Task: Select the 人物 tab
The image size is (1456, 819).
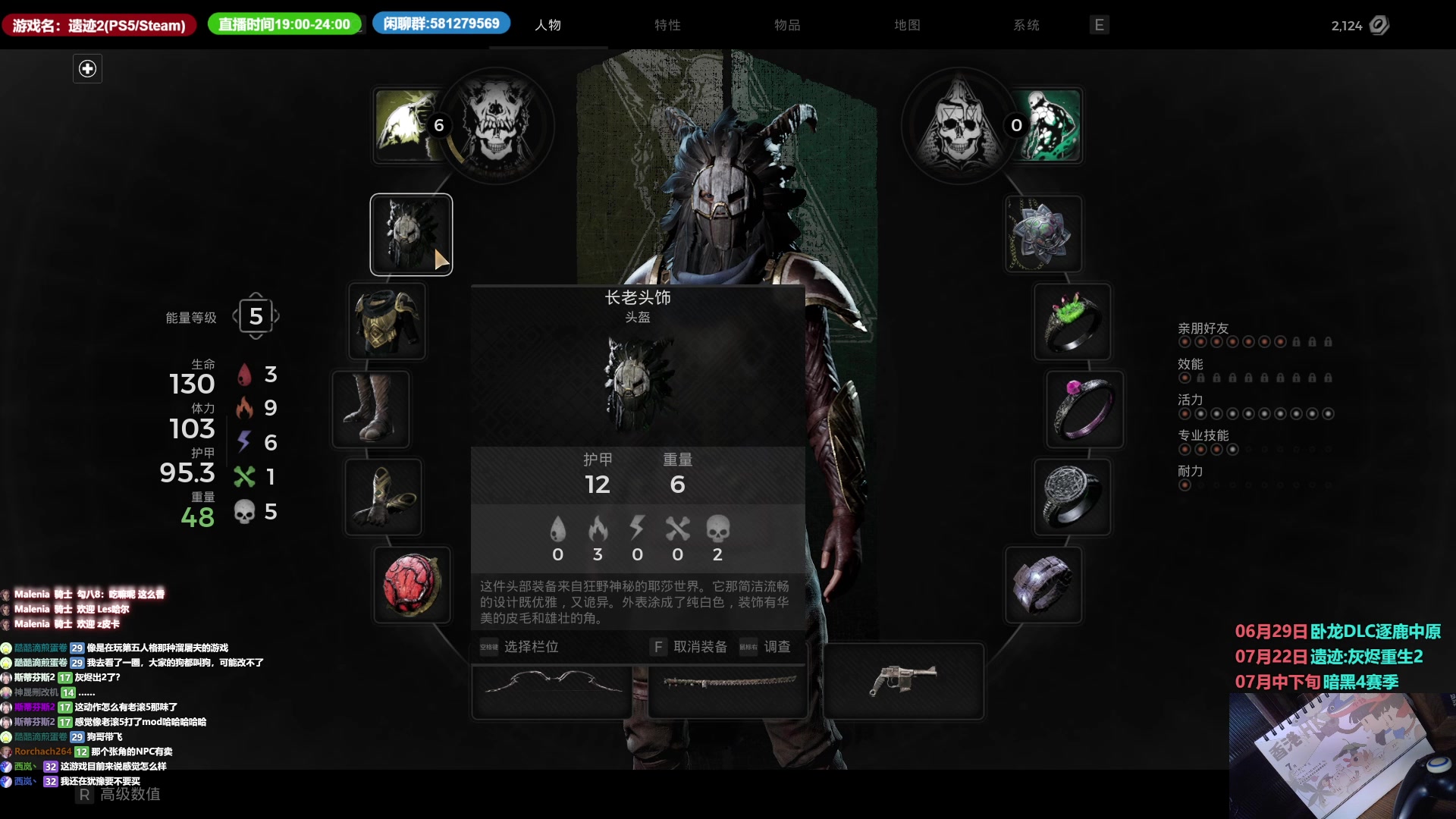Action: [x=548, y=25]
